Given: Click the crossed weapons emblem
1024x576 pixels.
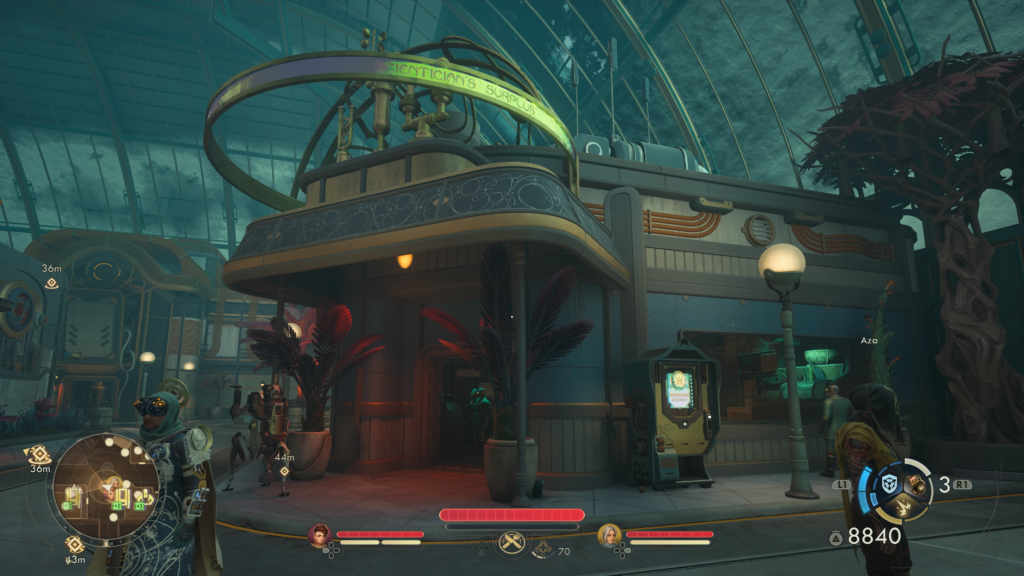Looking at the screenshot, I should 512,542.
